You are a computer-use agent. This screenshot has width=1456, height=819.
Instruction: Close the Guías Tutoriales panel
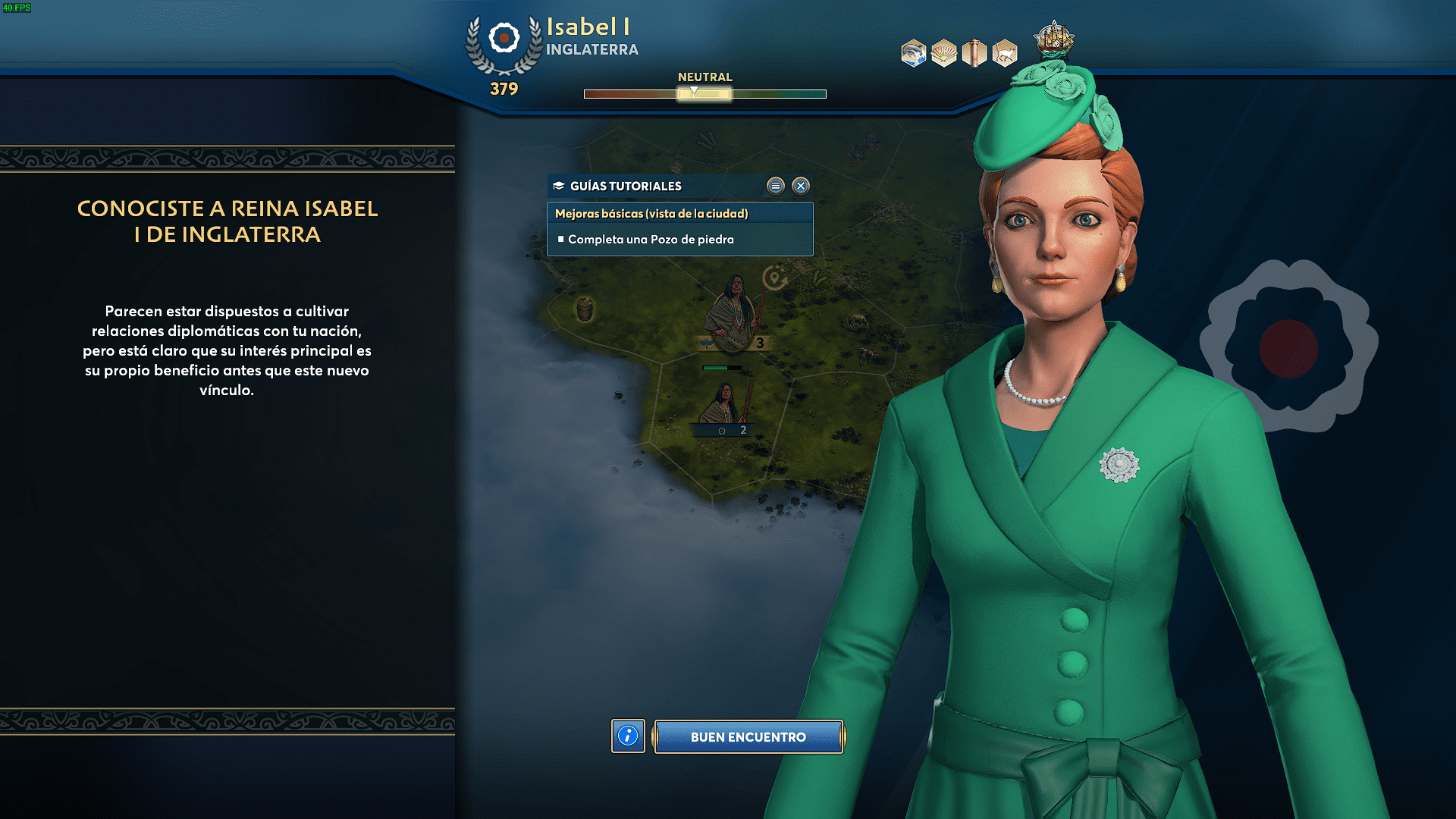point(801,186)
